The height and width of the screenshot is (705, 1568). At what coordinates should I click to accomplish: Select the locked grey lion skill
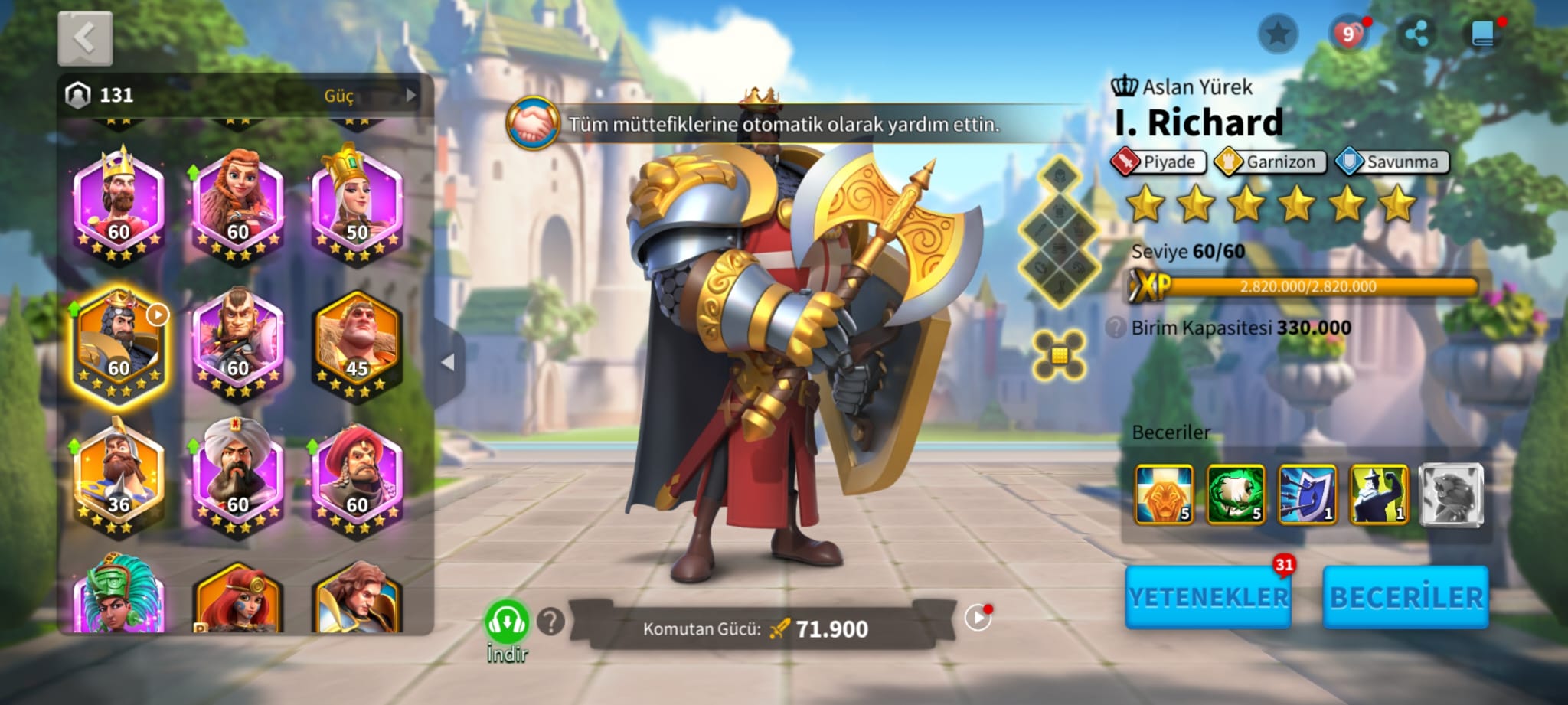tap(1451, 494)
